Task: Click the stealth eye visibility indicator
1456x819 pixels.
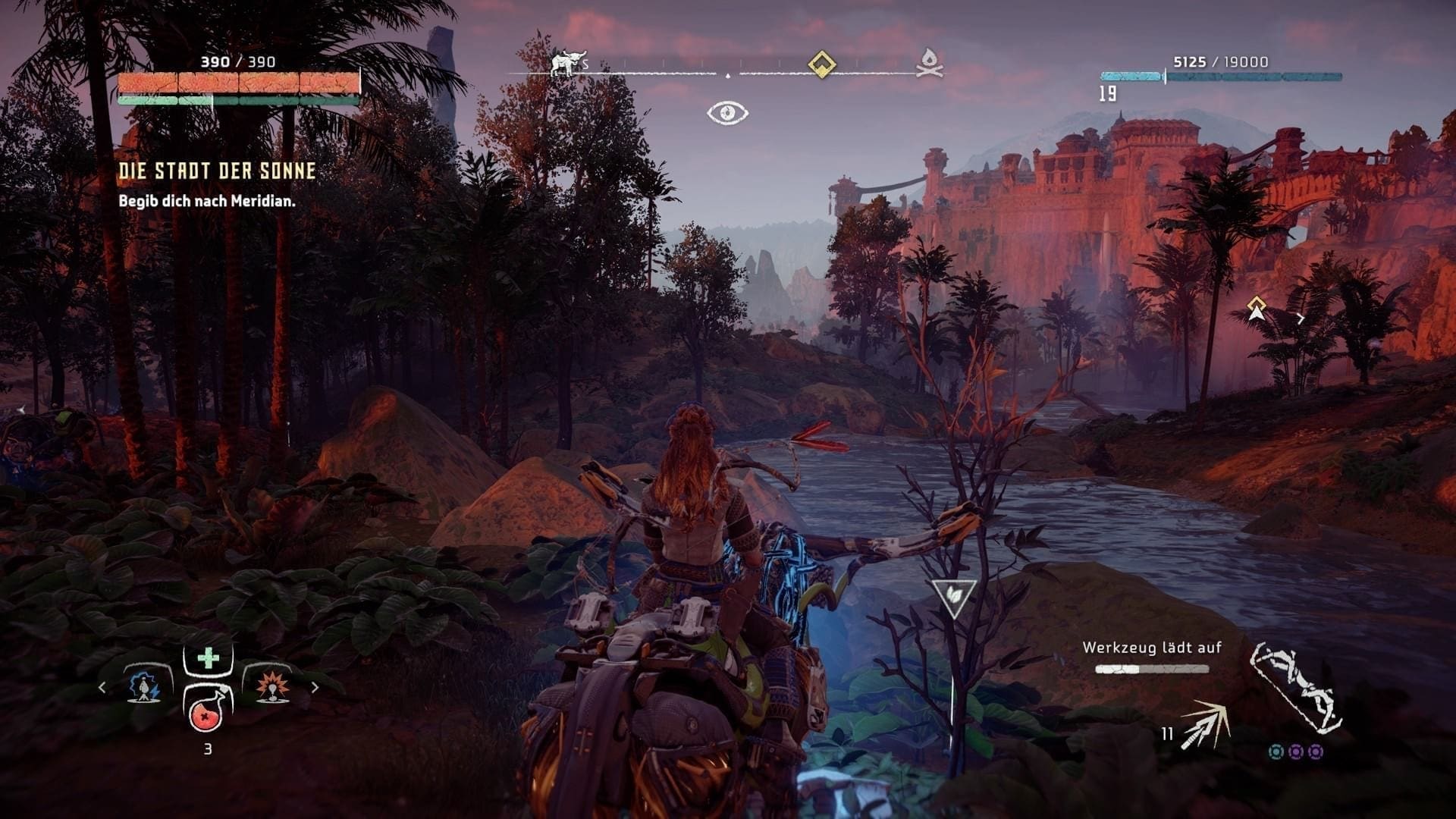Action: pos(727,113)
